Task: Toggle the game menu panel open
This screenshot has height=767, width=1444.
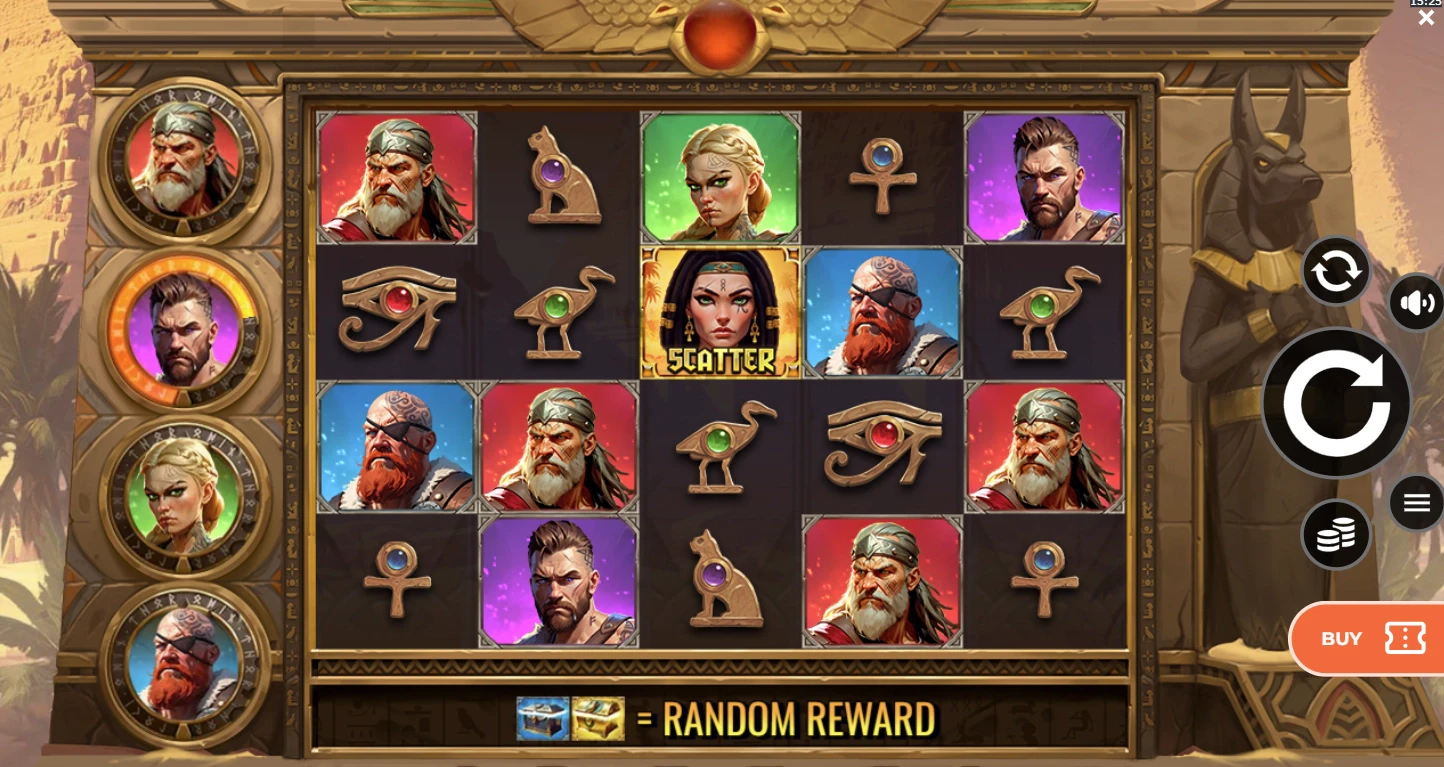Action: [1416, 503]
